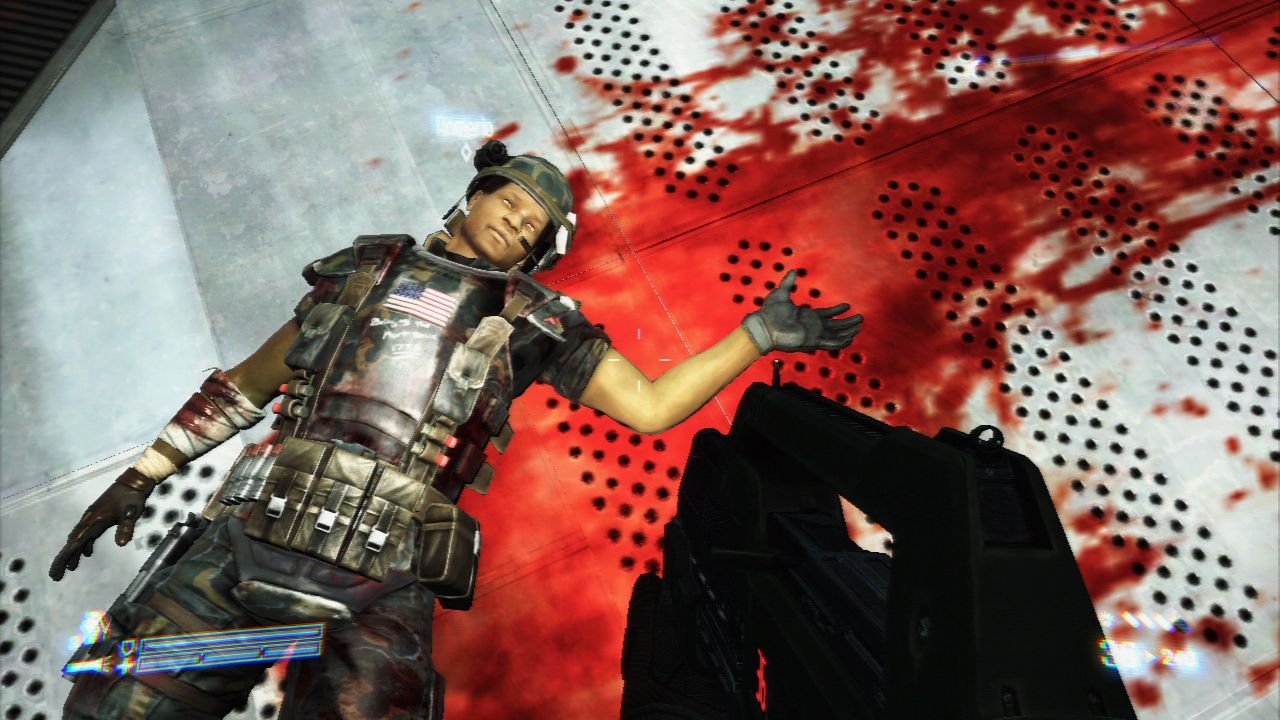This screenshot has height=720, width=1280.
Task: Click the helmet-mounted camera on the marine
Action: click(x=495, y=152)
